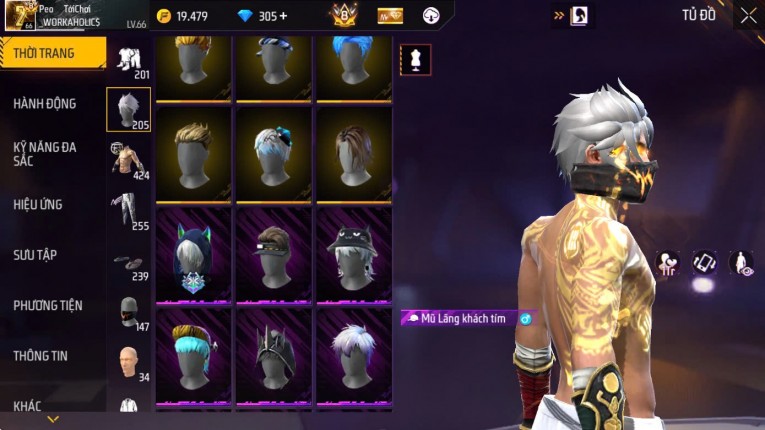Select the Hiệu Ứng category

(x=38, y=205)
